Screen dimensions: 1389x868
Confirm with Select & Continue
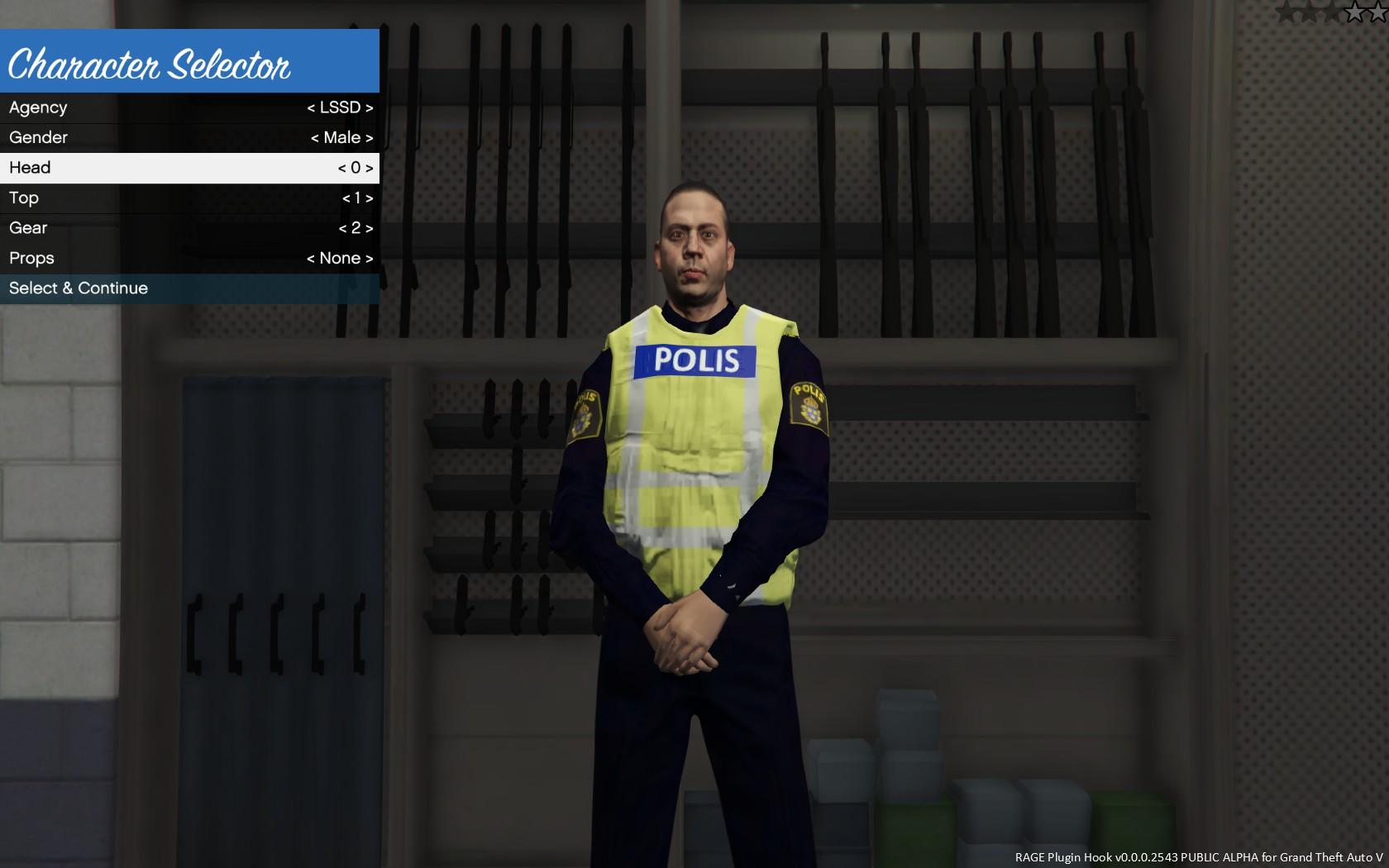pyautogui.click(x=189, y=289)
